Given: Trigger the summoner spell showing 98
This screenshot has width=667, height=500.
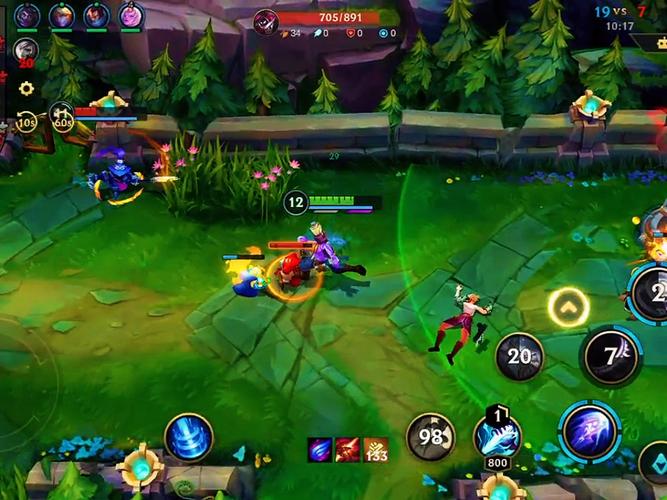Looking at the screenshot, I should (430, 437).
